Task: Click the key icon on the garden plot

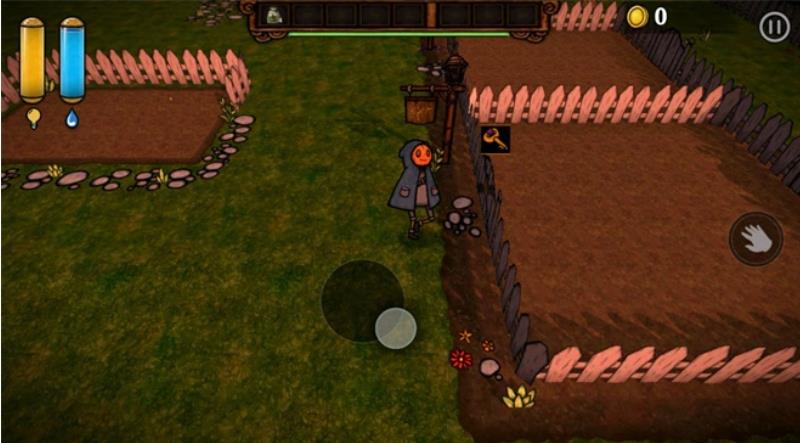Action: click(x=495, y=140)
